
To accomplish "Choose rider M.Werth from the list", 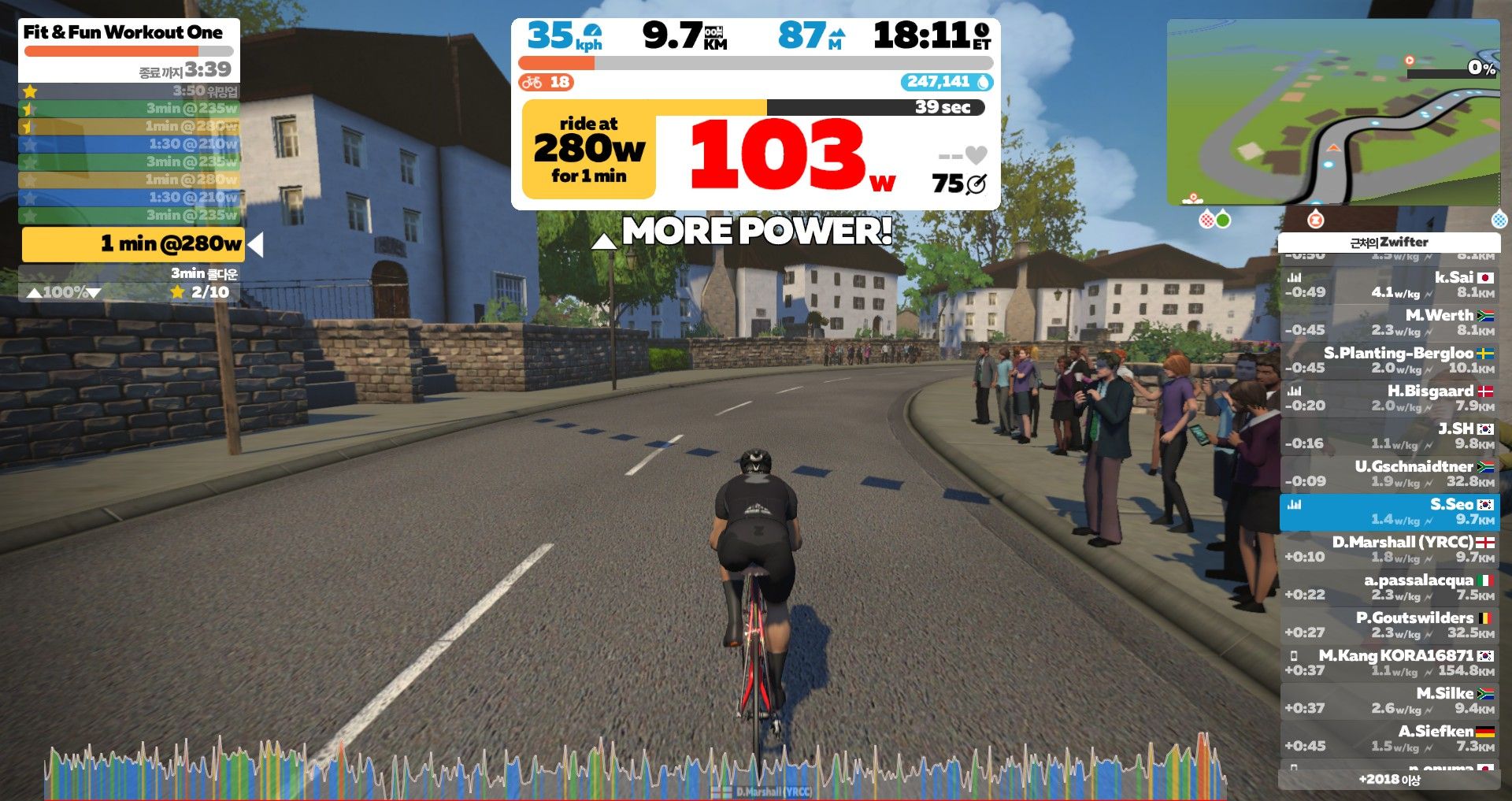I will tap(1389, 322).
